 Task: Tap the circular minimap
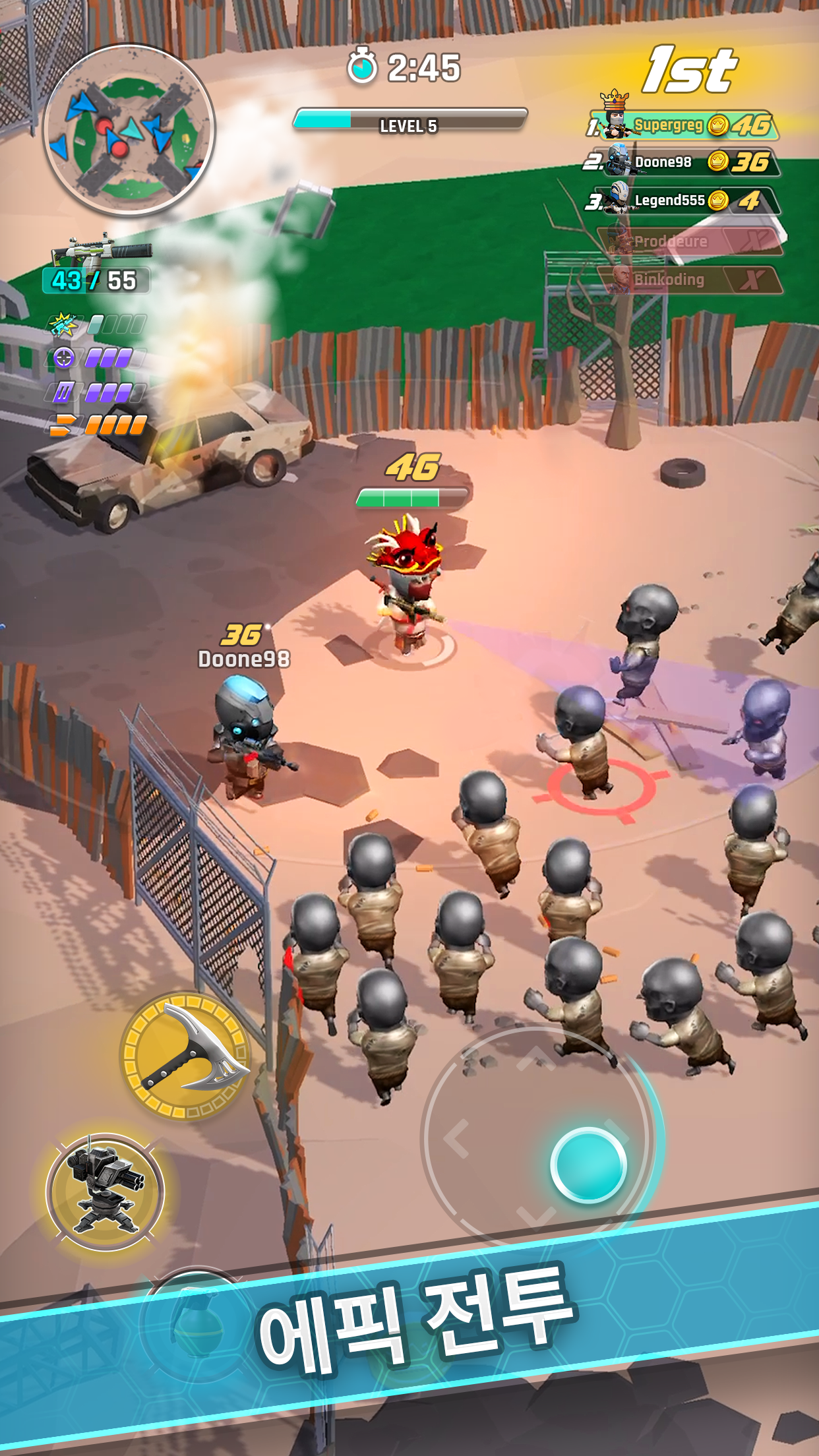coord(129,130)
